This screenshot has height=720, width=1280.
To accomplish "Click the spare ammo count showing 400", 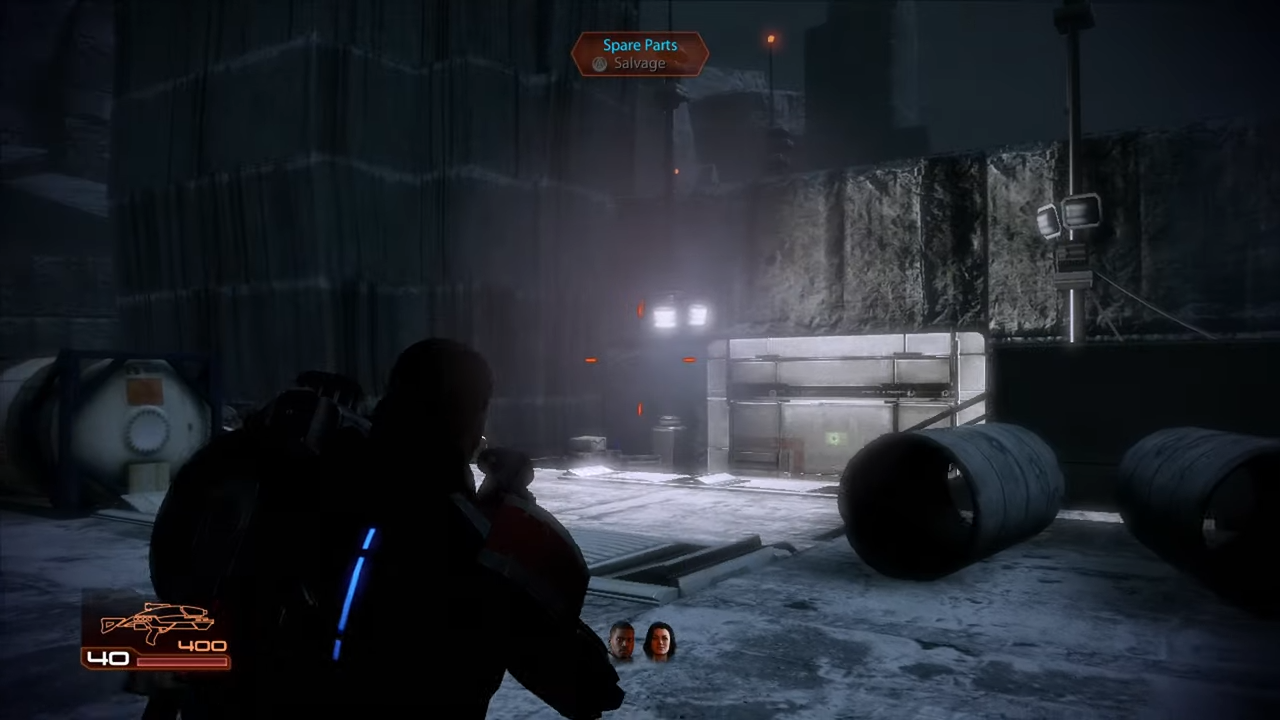I will click(x=203, y=645).
